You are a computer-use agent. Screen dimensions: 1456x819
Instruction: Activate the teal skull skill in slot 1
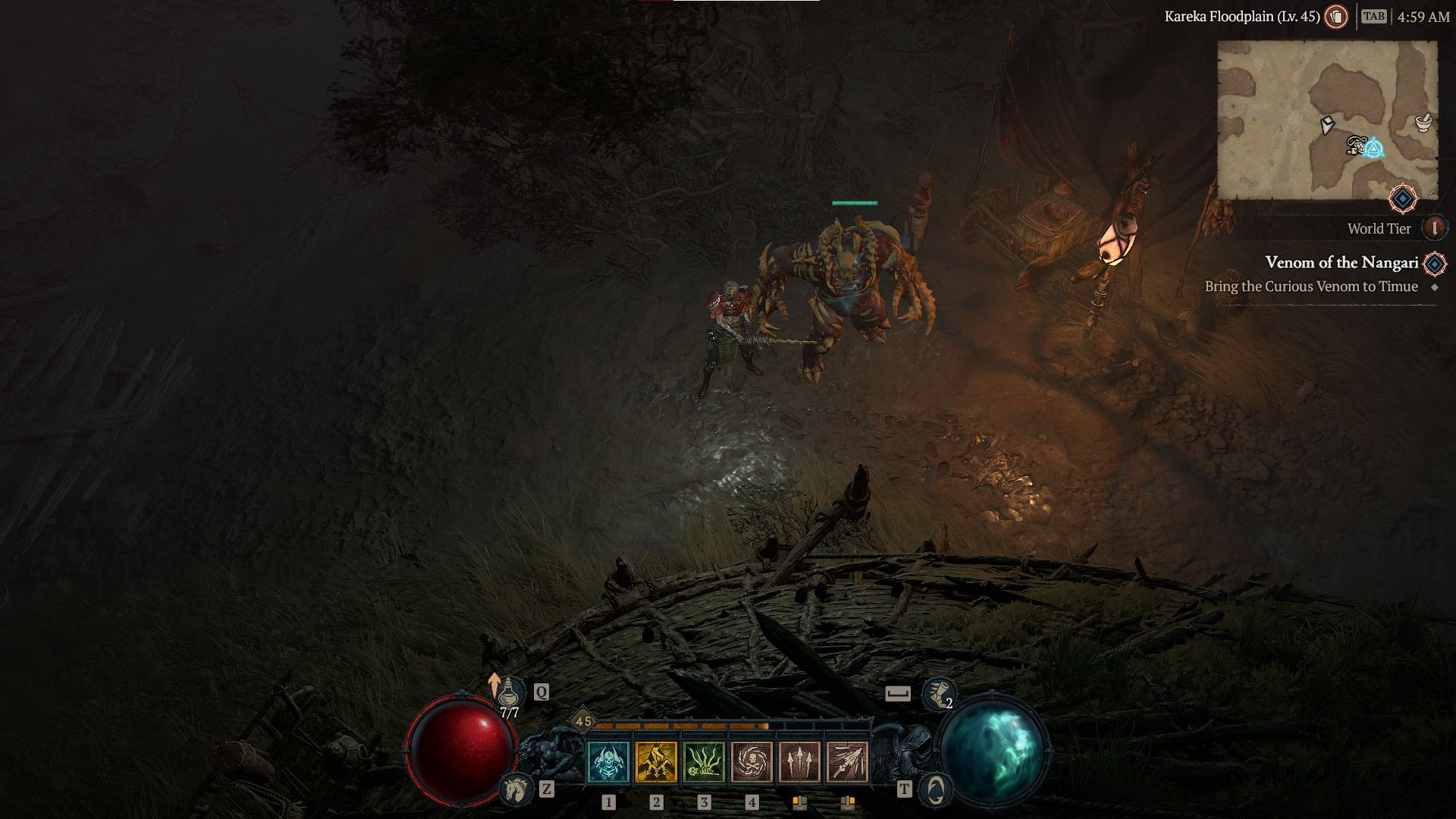coord(608,761)
